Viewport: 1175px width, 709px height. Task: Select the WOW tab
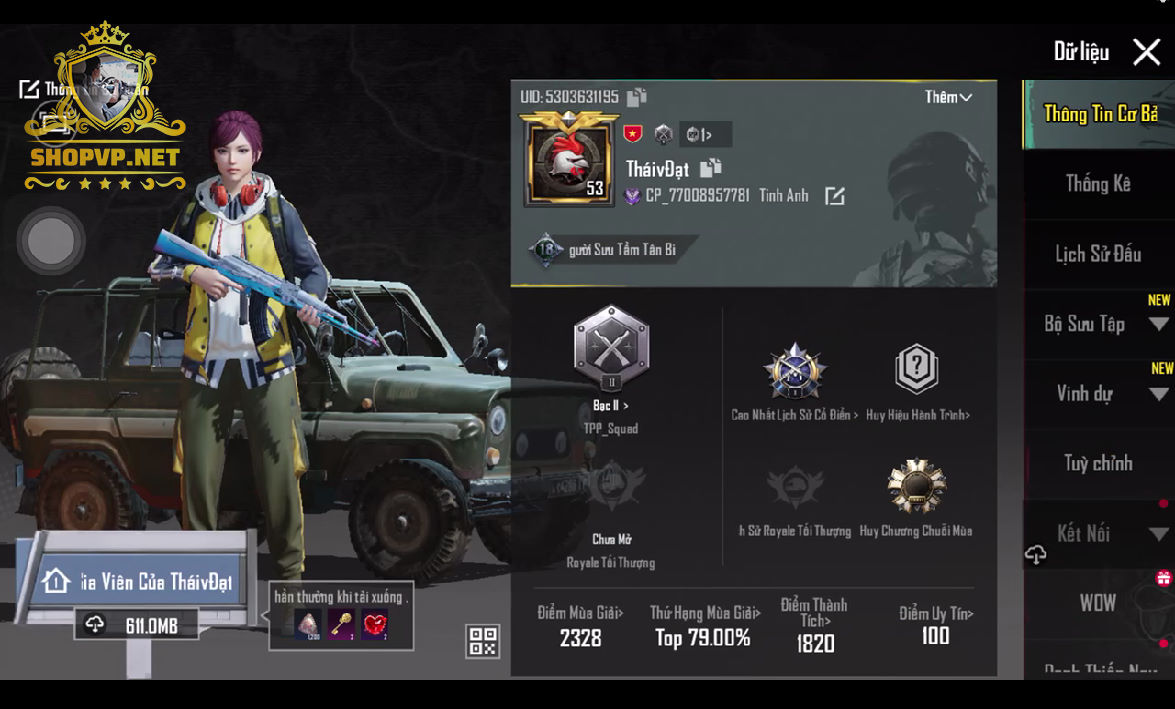[x=1097, y=603]
